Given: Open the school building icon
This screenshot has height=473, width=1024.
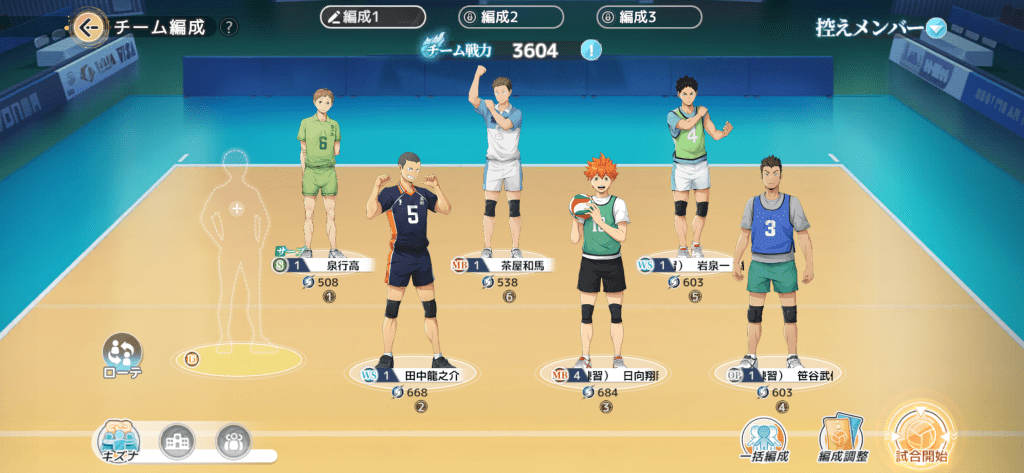Looking at the screenshot, I should coord(176,441).
